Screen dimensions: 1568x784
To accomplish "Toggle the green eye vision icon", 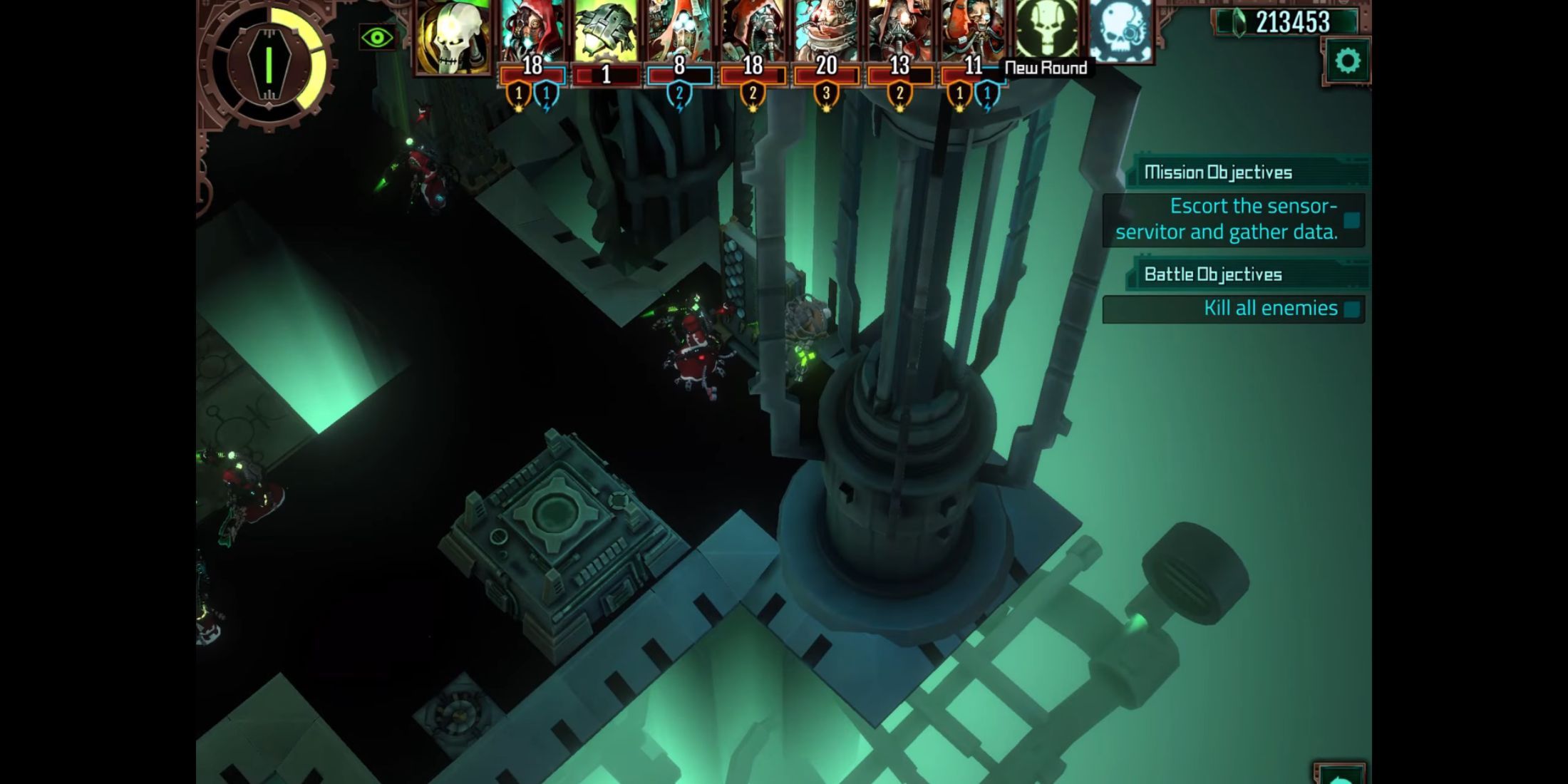I will tap(377, 38).
